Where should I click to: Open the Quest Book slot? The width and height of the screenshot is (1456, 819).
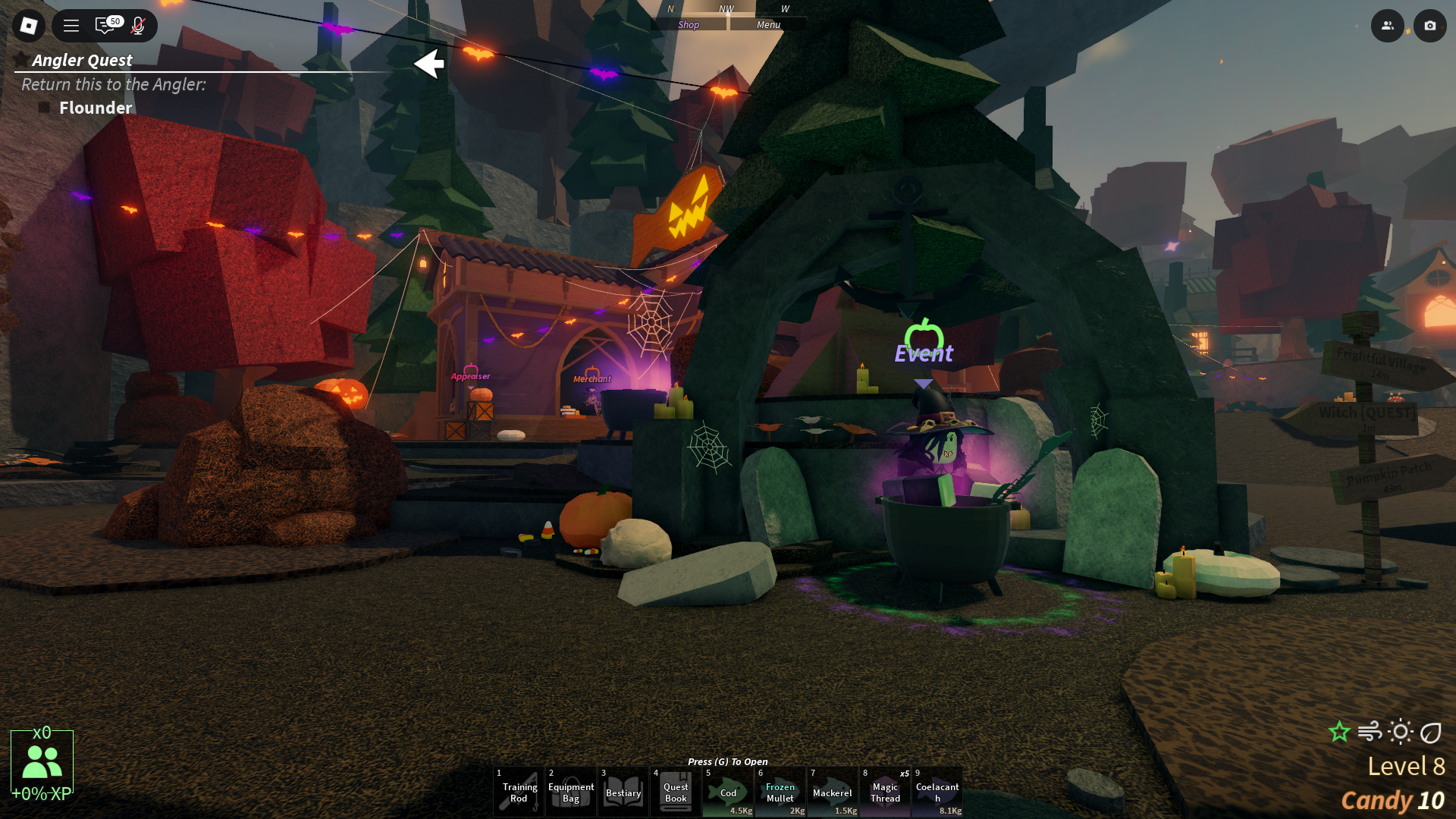676,792
